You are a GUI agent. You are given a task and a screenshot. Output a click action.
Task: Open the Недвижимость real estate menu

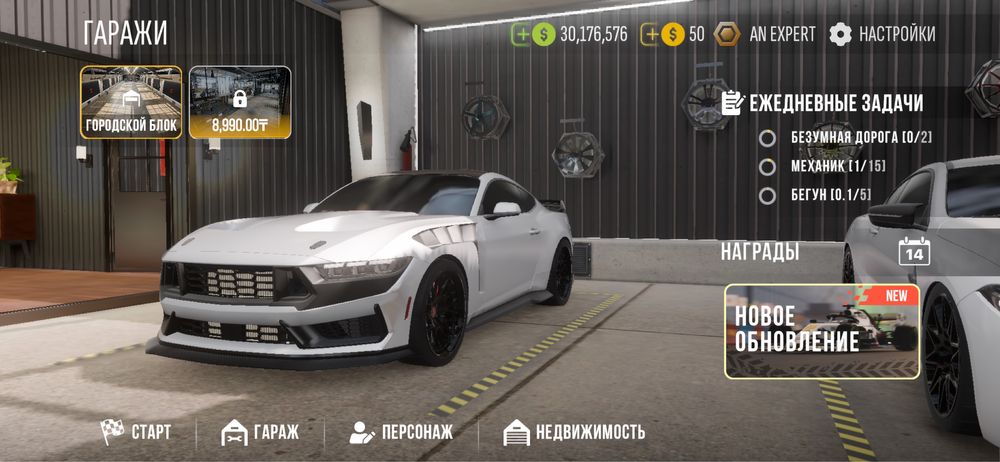tap(574, 432)
